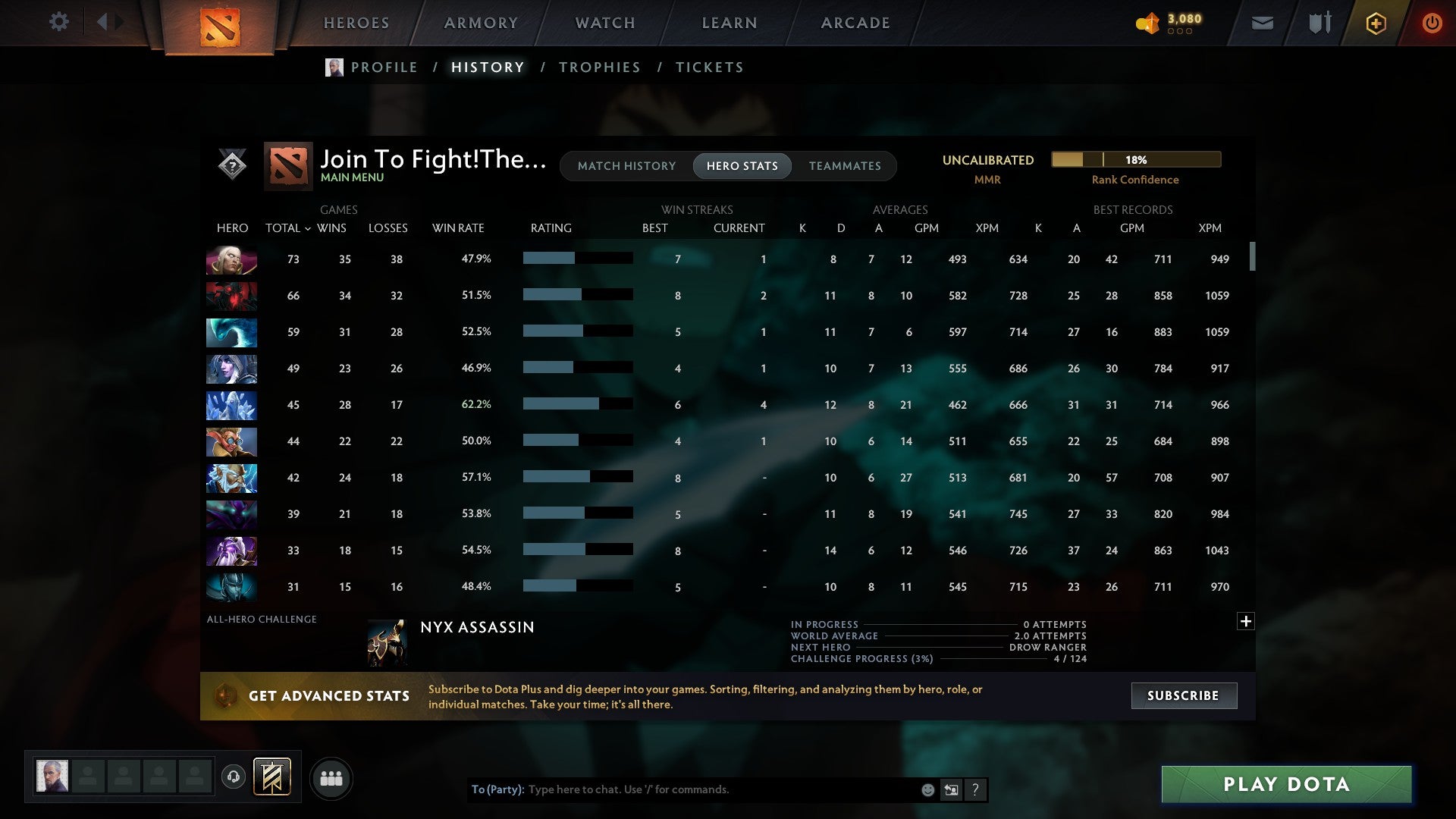Click the power button to quit
The width and height of the screenshot is (1456, 819).
tap(1432, 23)
